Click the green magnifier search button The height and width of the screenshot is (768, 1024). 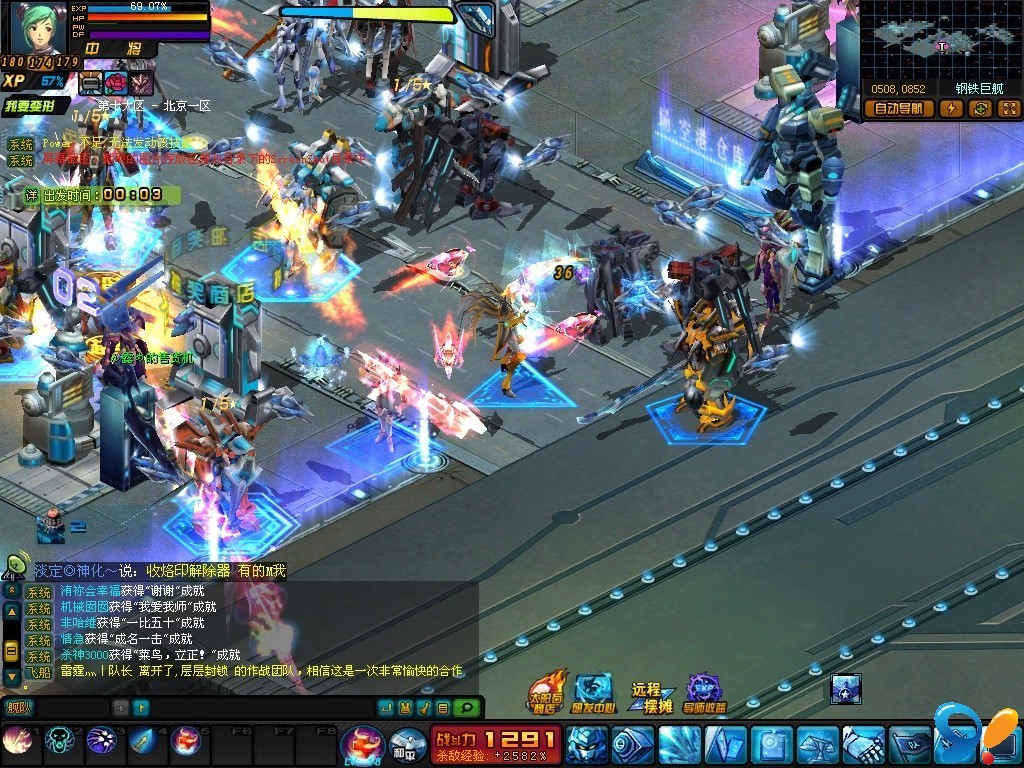coord(465,708)
